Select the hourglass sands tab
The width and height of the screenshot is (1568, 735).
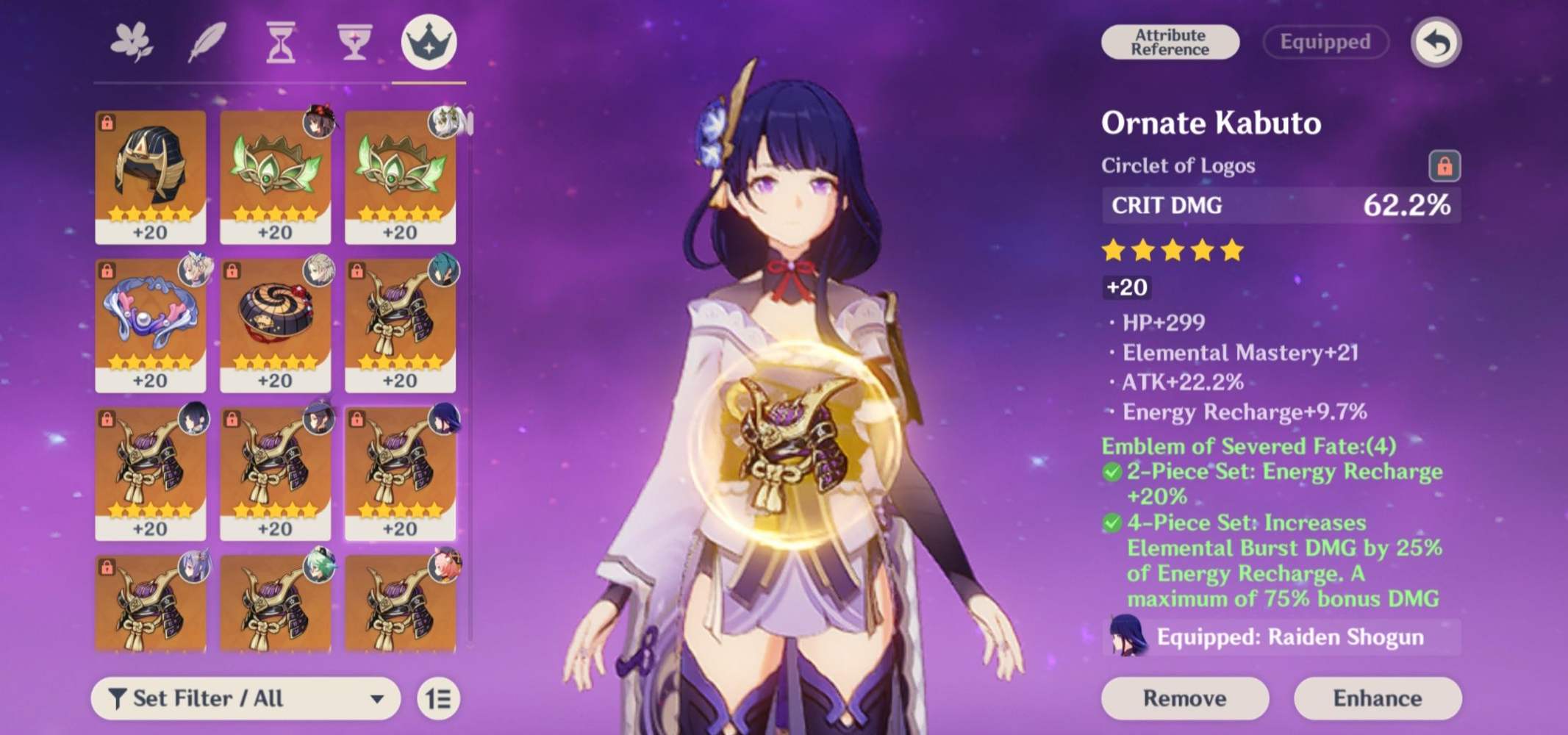pos(280,42)
